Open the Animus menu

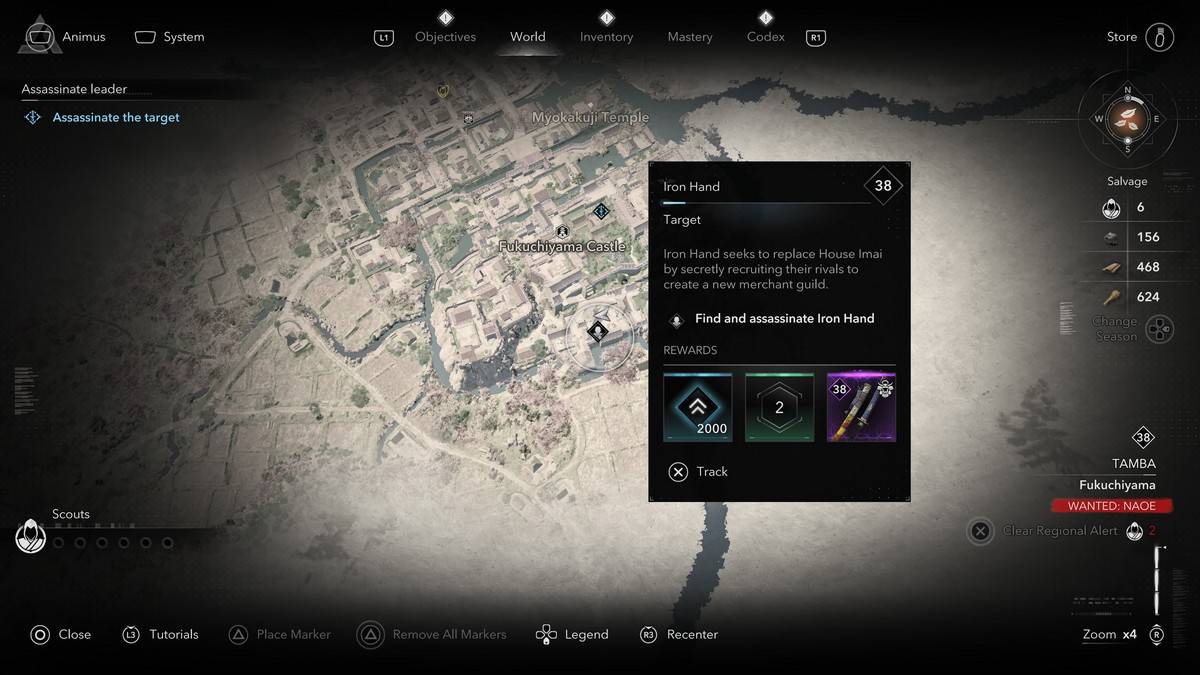click(83, 37)
